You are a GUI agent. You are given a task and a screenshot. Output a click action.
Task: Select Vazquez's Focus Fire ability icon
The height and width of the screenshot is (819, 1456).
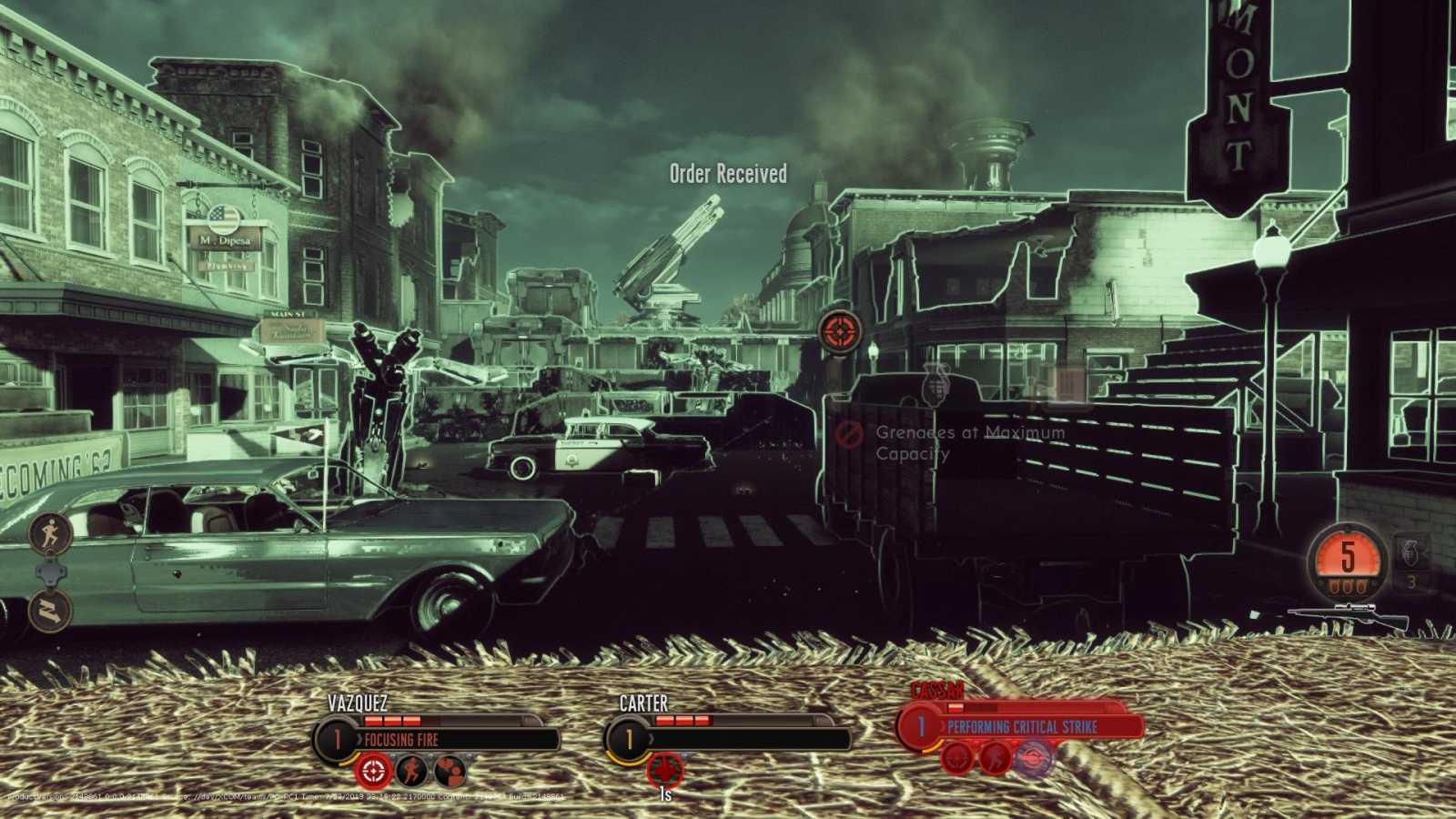pyautogui.click(x=373, y=771)
